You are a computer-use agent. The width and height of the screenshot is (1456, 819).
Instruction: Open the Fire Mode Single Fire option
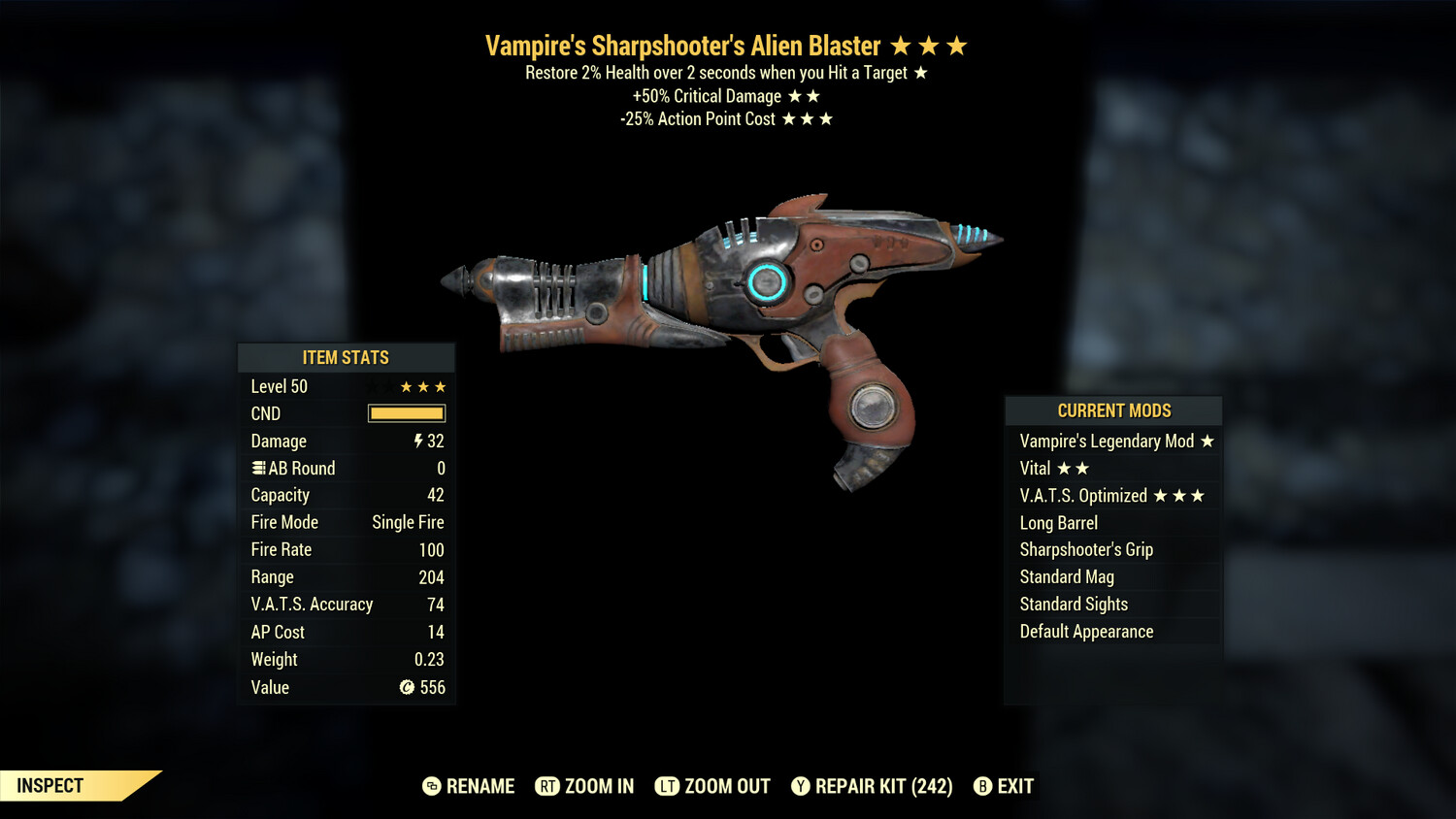point(407,522)
